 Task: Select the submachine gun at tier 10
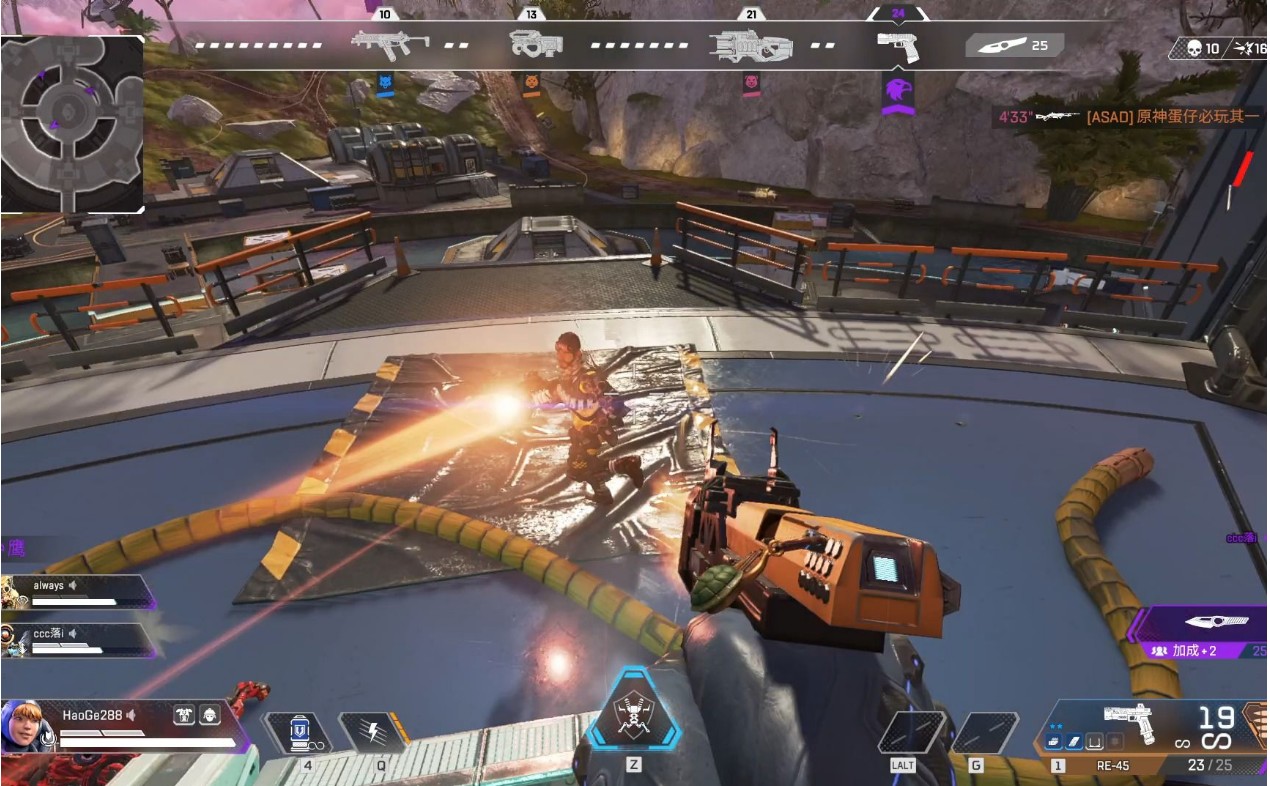(390, 43)
